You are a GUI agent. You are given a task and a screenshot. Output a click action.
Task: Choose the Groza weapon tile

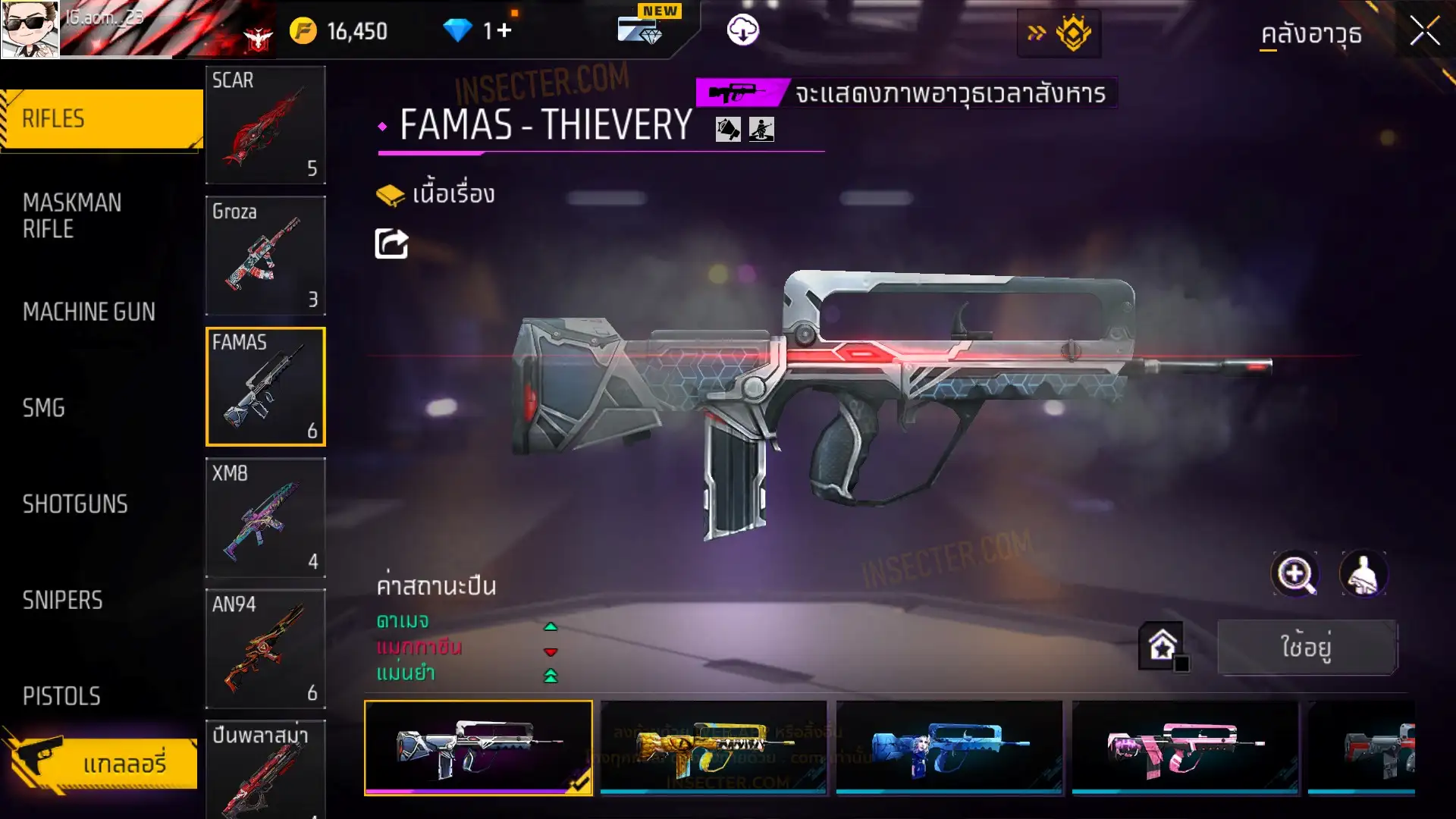(265, 256)
